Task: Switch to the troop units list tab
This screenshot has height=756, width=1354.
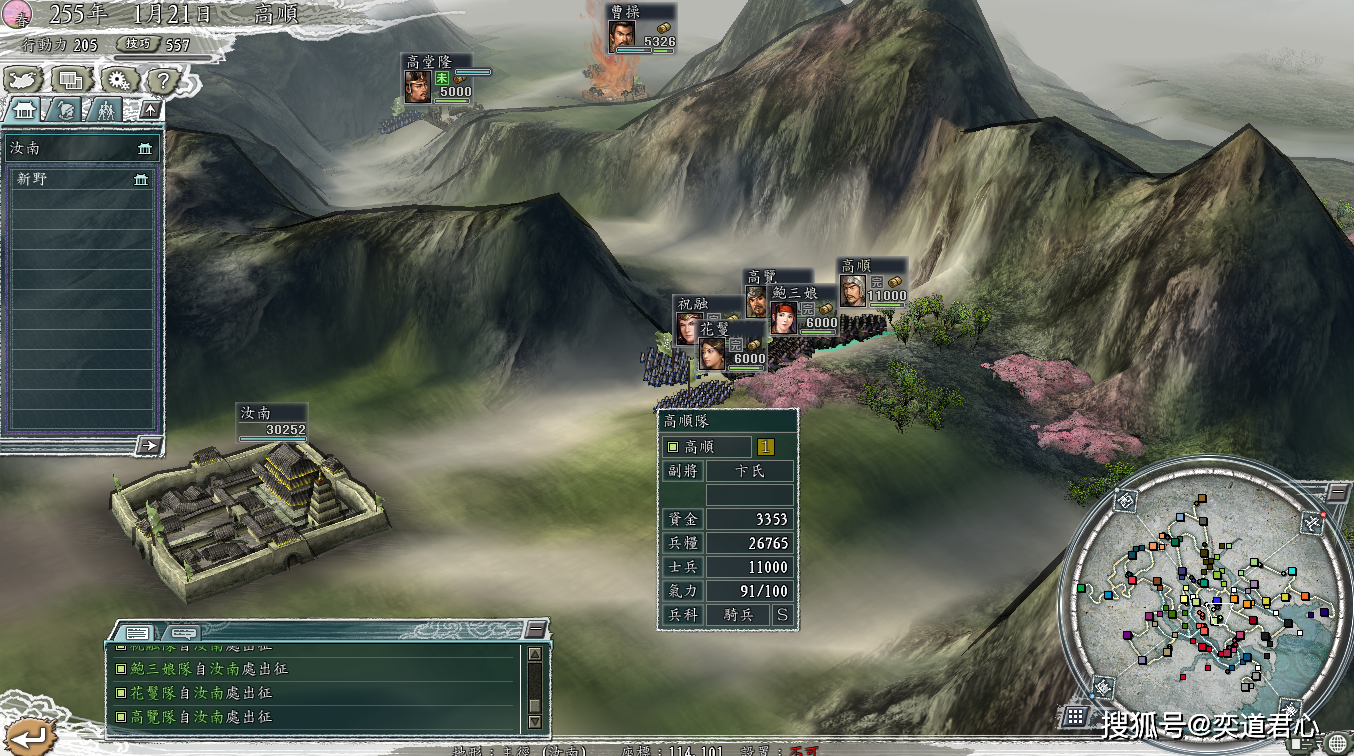Action: [x=106, y=109]
